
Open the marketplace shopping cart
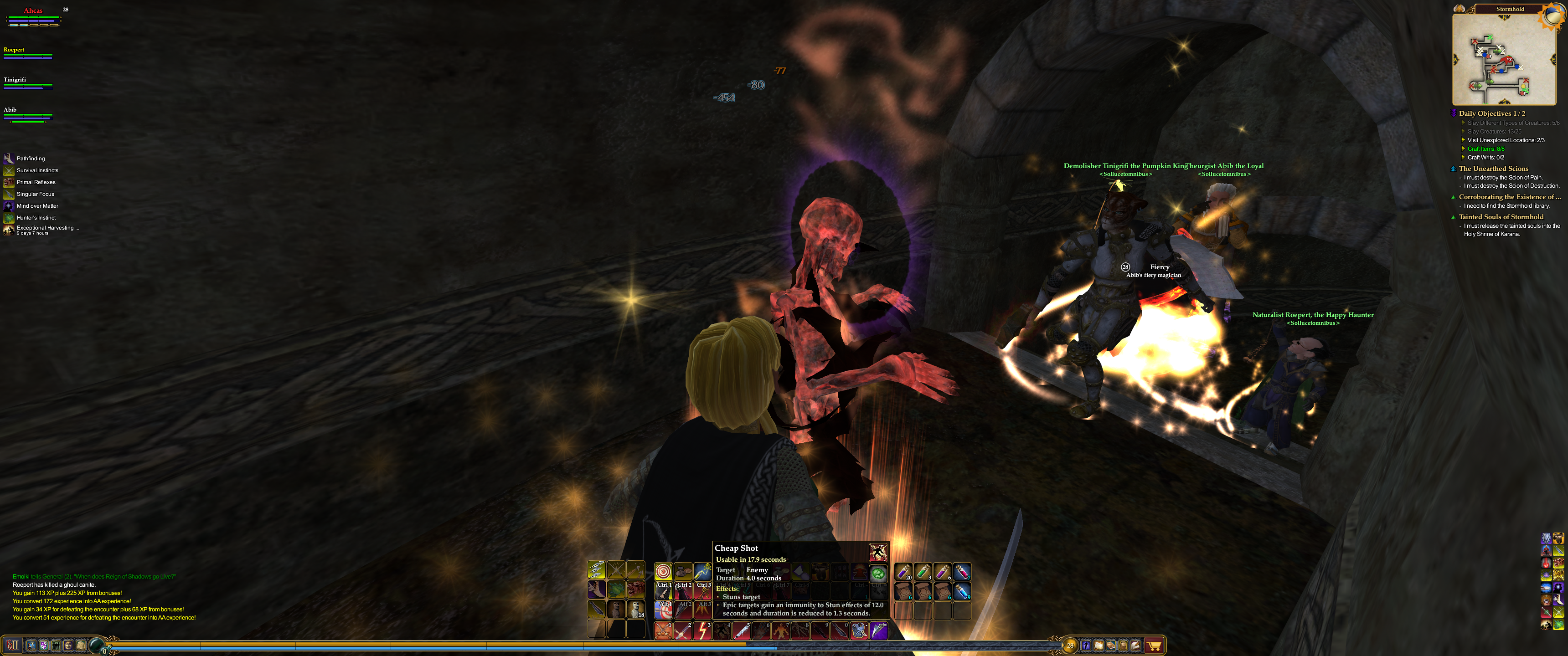1154,646
